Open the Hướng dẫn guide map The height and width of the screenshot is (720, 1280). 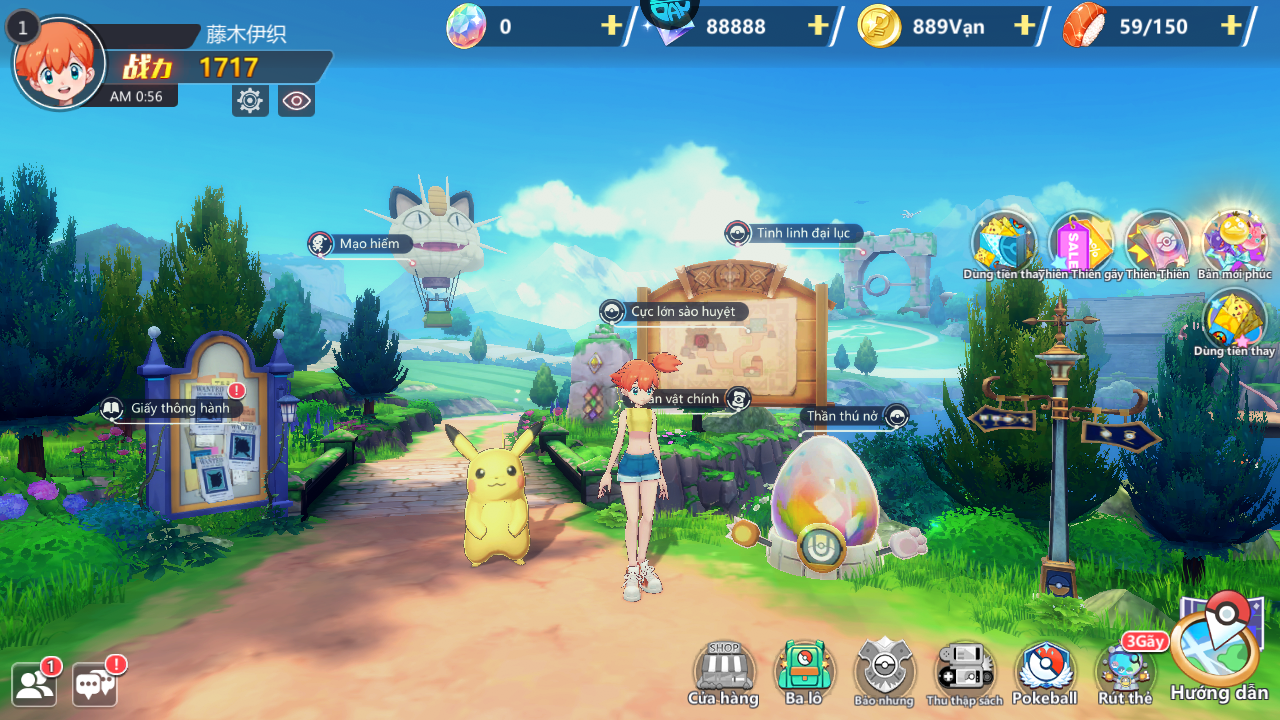1217,652
